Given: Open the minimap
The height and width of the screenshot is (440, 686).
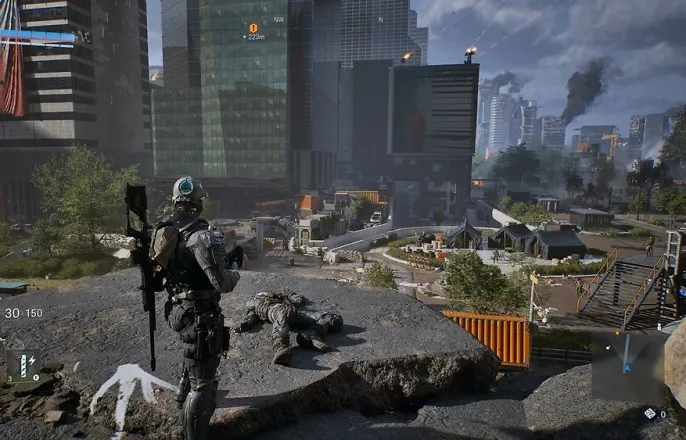Looking at the screenshot, I should point(626,367).
